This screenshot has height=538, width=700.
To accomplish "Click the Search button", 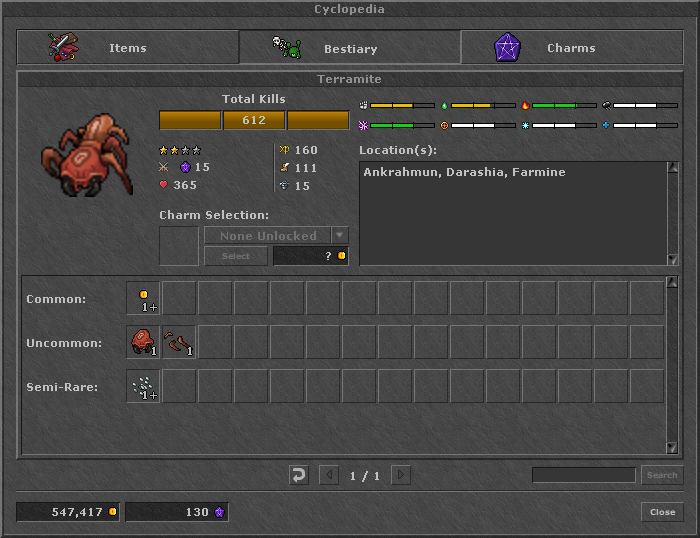I will (662, 475).
